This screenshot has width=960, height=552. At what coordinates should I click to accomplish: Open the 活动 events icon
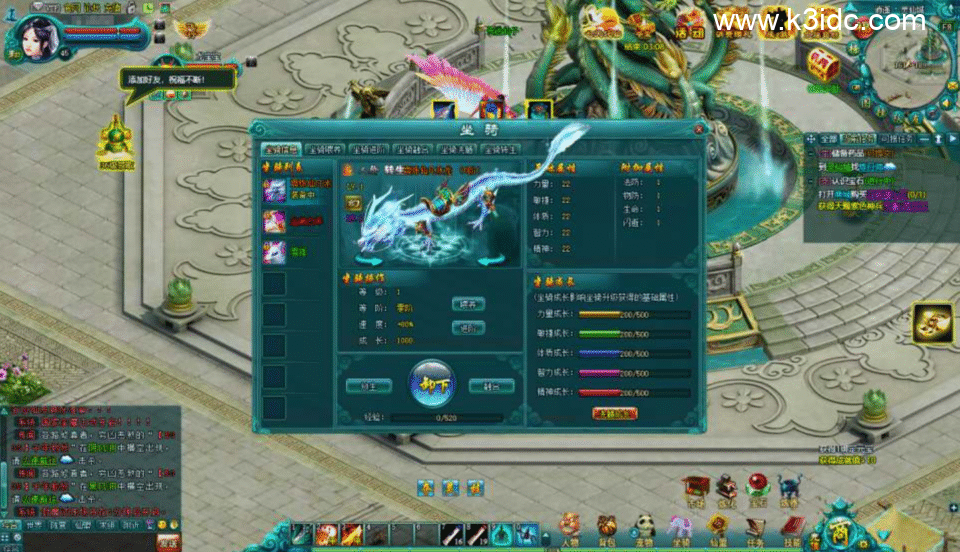click(688, 22)
